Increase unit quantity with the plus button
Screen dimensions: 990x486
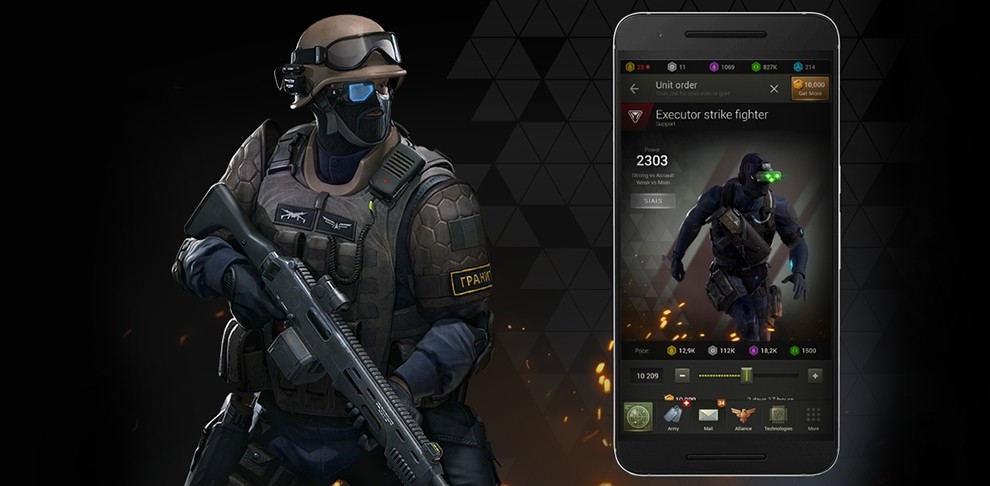(x=814, y=375)
